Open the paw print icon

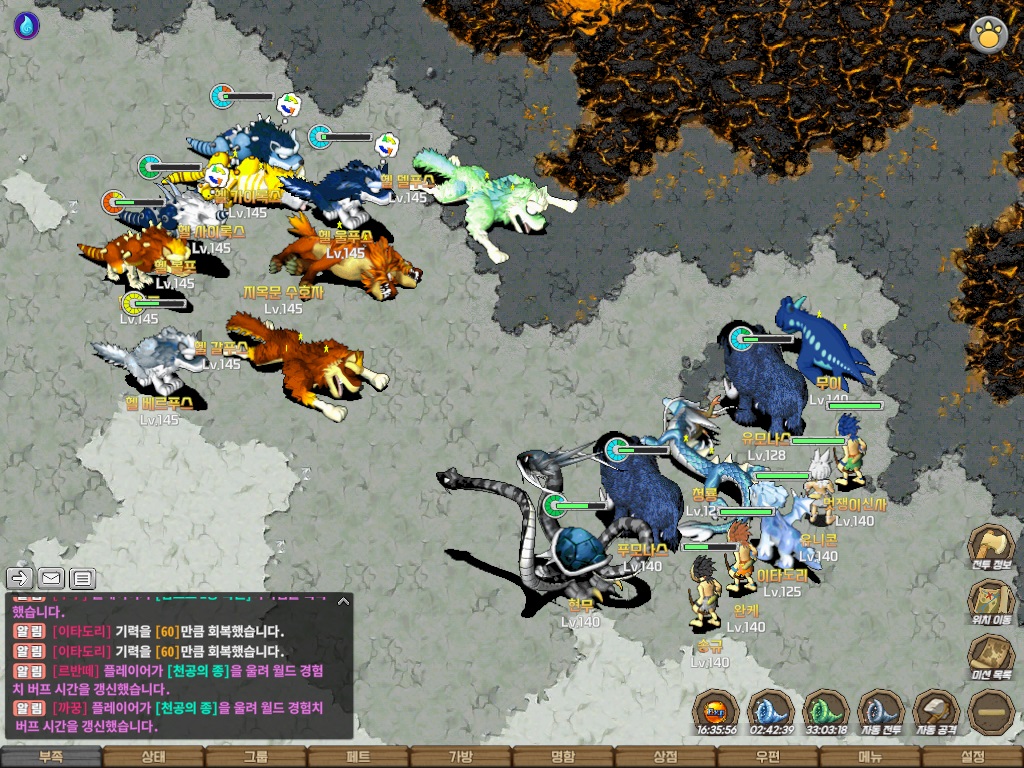988,35
